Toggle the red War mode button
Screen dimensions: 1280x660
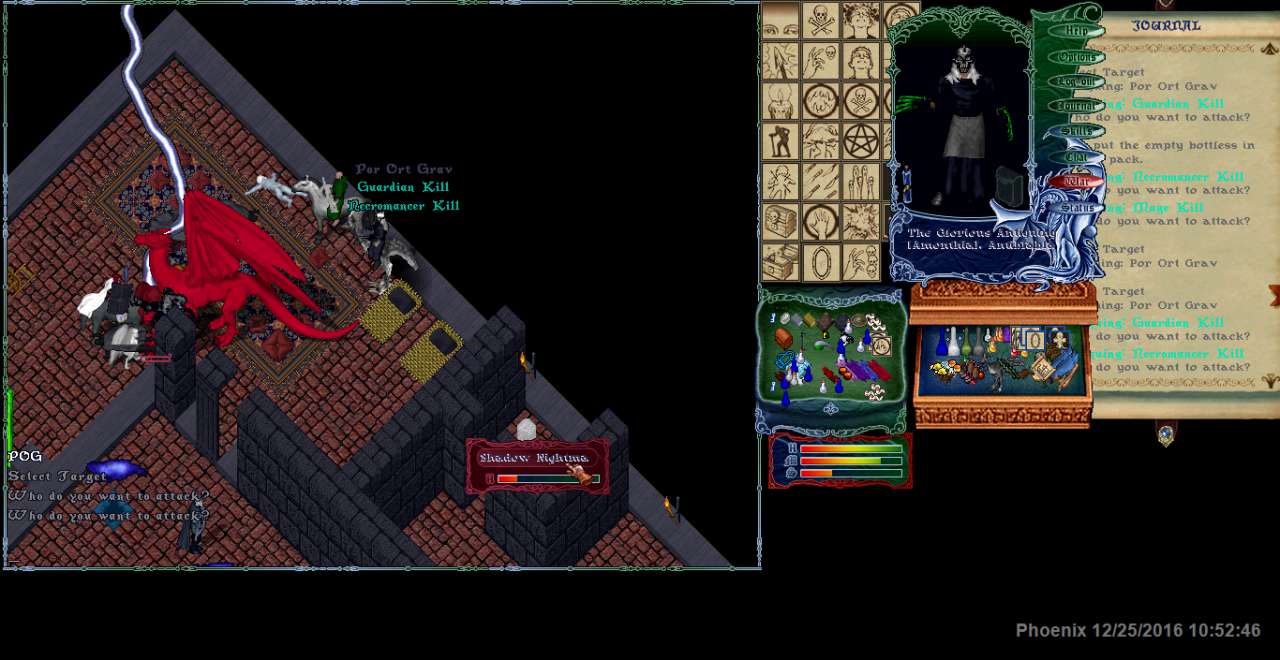tap(1077, 182)
